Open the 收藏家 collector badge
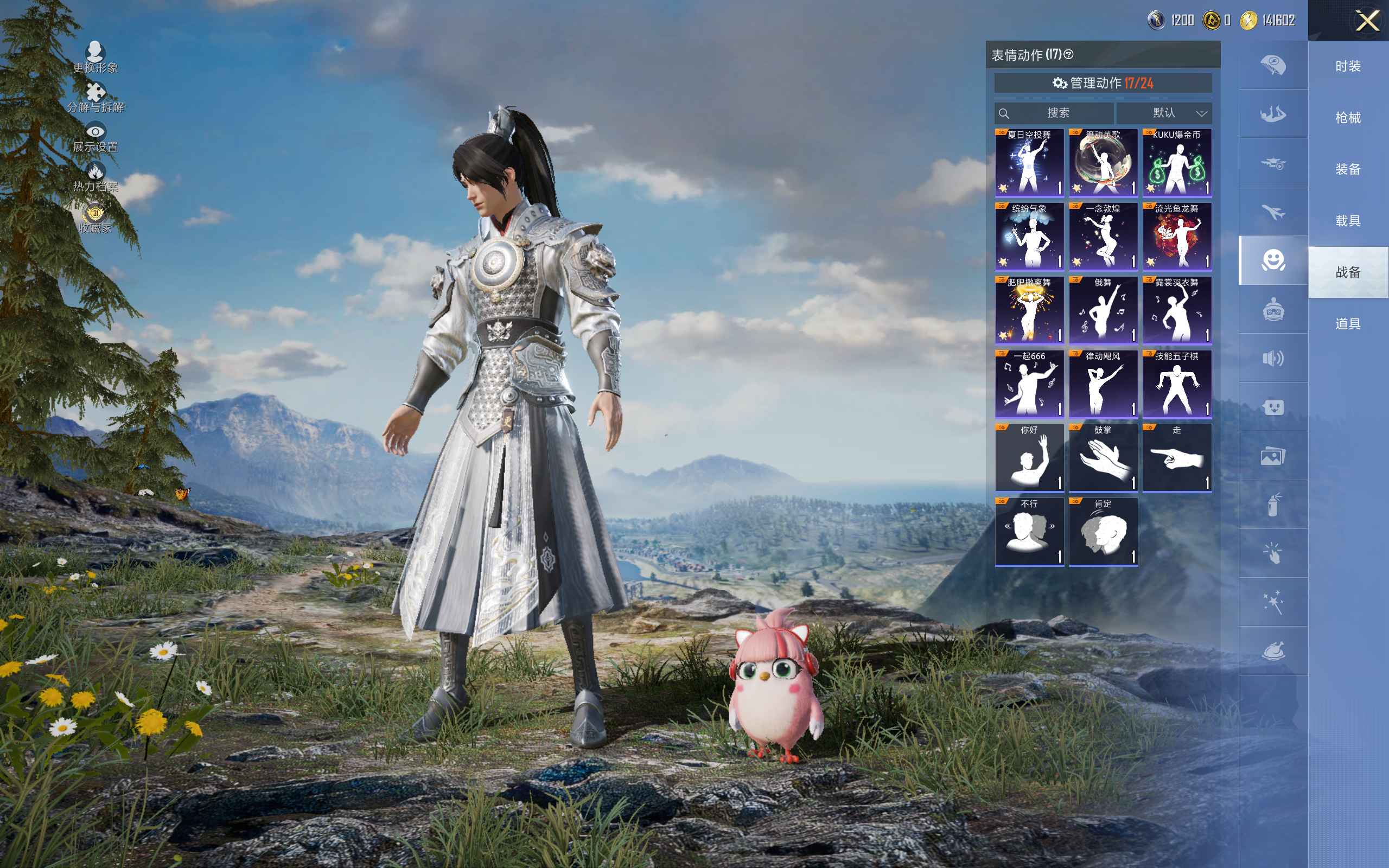Image resolution: width=1389 pixels, height=868 pixels. tap(95, 218)
